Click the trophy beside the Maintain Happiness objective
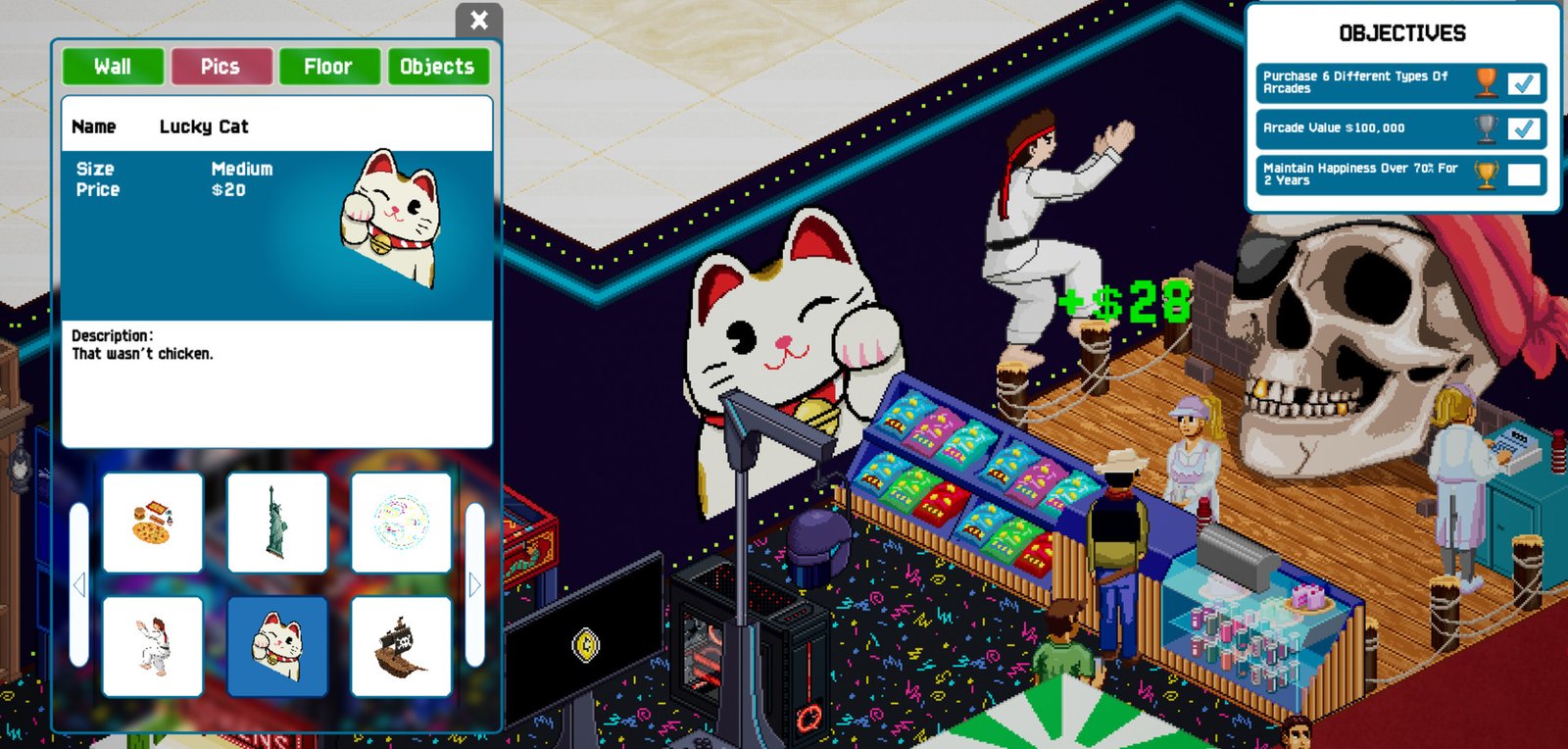 [x=1484, y=174]
